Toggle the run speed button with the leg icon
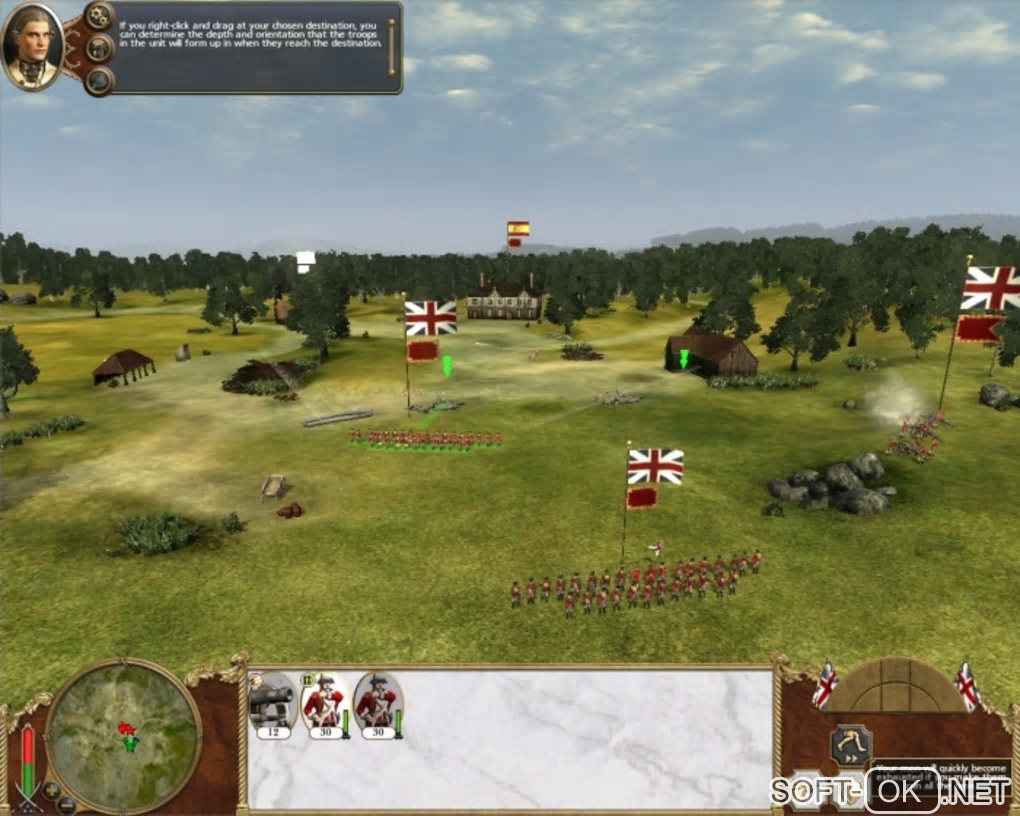This screenshot has height=816, width=1020. (850, 746)
